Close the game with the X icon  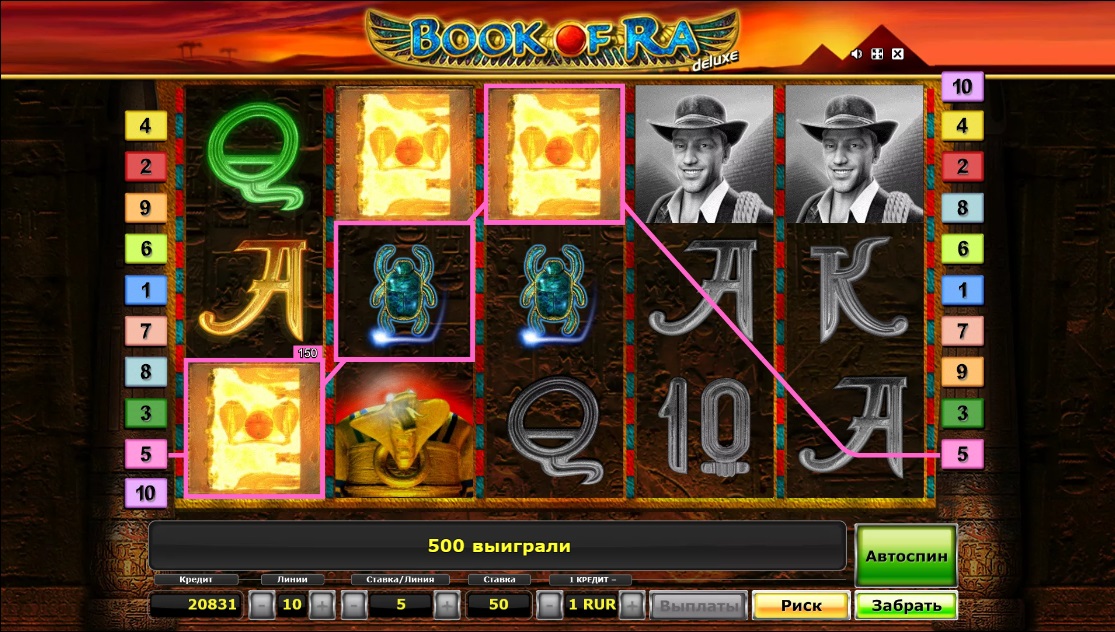[x=897, y=53]
